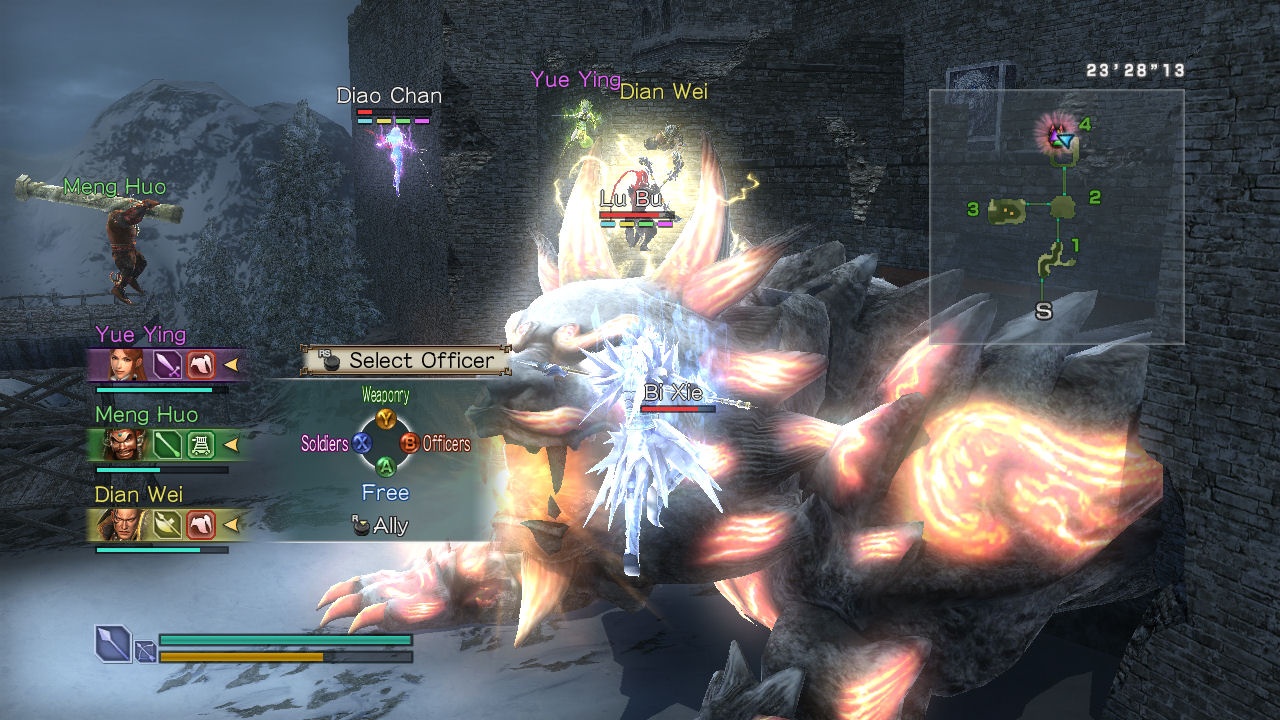
Task: Click the Select Officer banner
Action: tap(407, 361)
